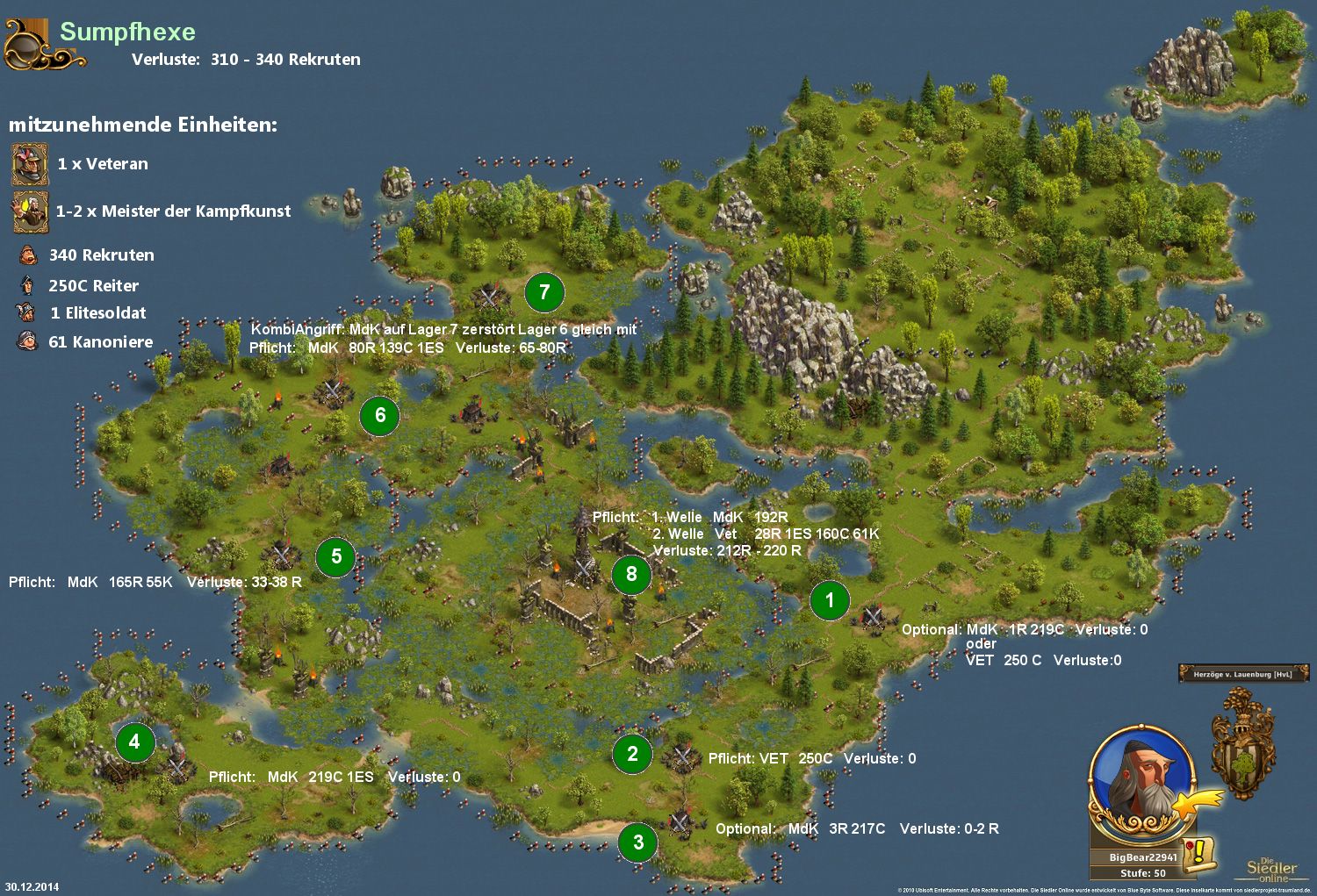This screenshot has height=896, width=1317.
Task: Pick the Kanoniere unit icon
Action: pyautogui.click(x=27, y=341)
